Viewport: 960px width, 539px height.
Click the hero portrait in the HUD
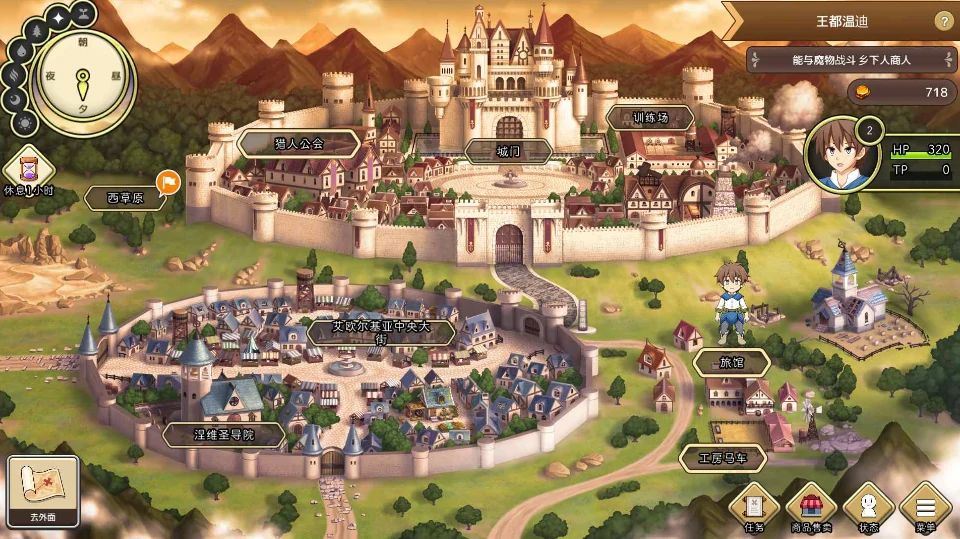840,155
